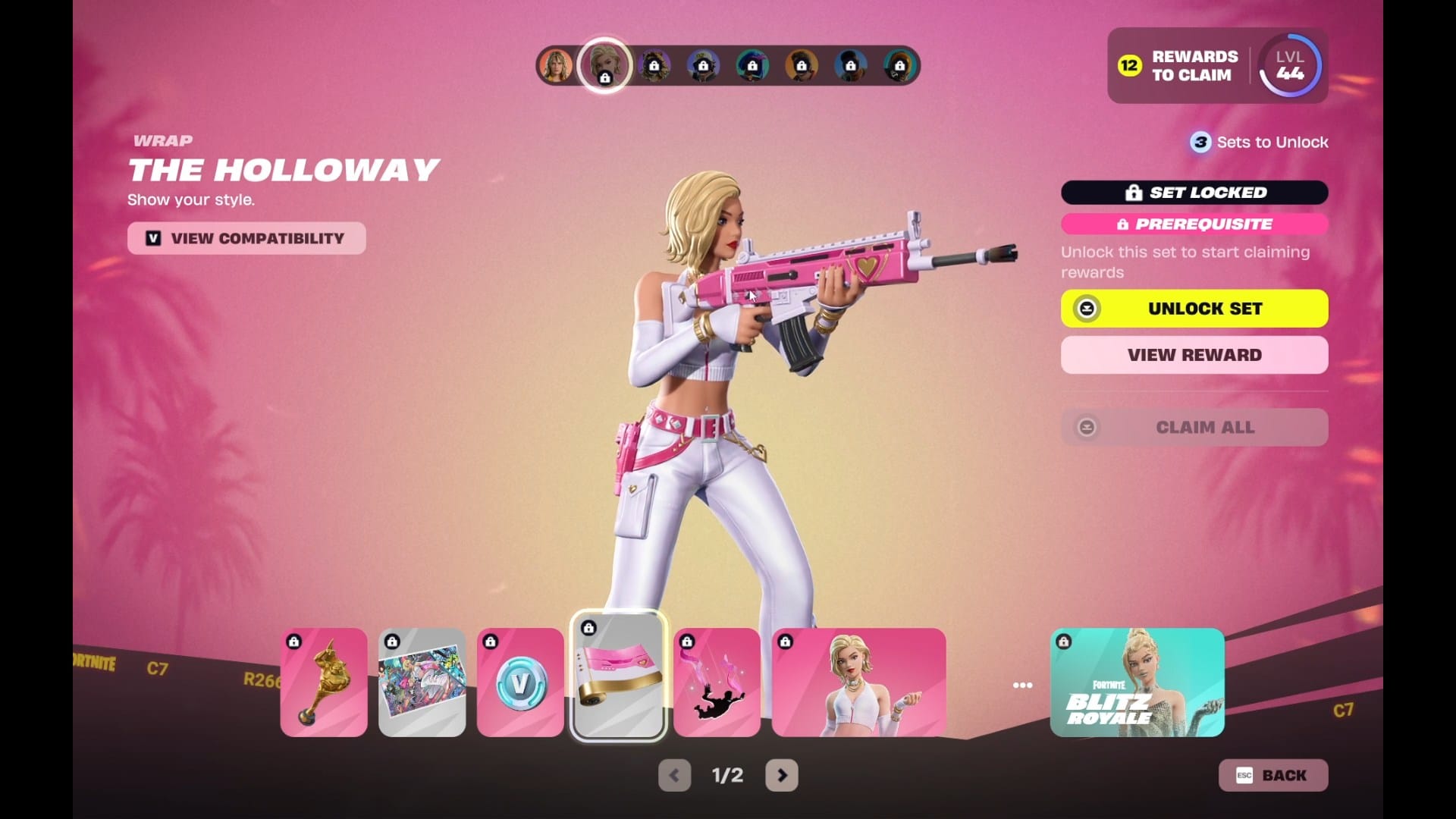Select the golden trophy pickaxe reward

coord(324,682)
